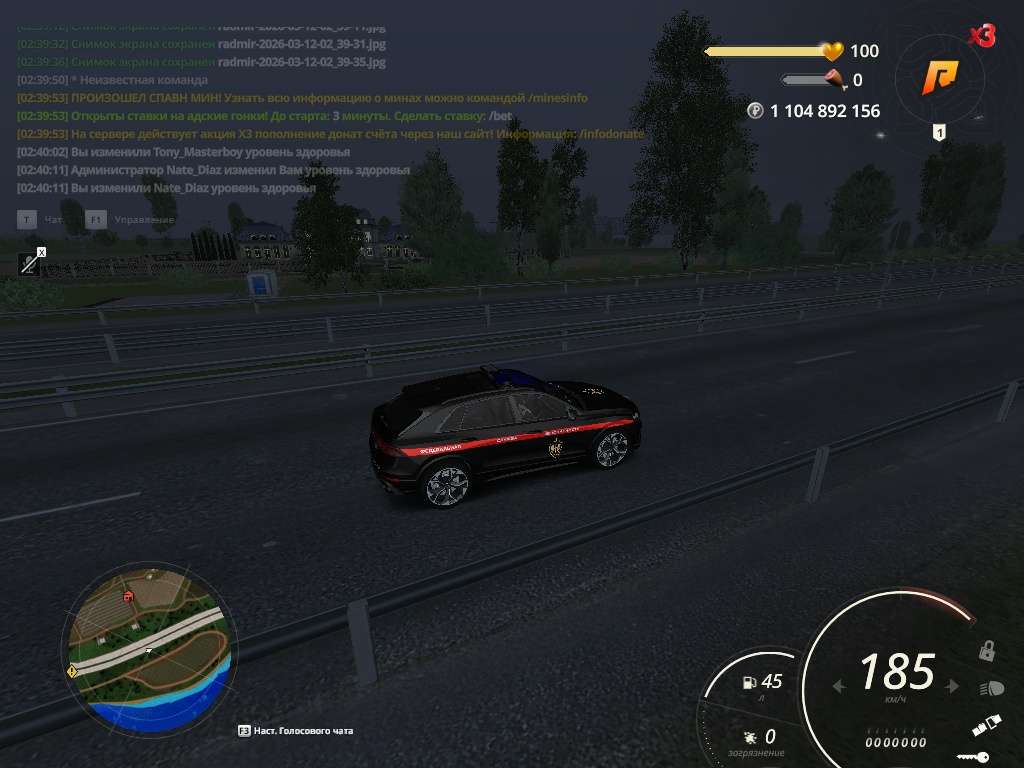This screenshot has height=768, width=1024.
Task: Toggle the muted microphone icon
Action: 30,262
